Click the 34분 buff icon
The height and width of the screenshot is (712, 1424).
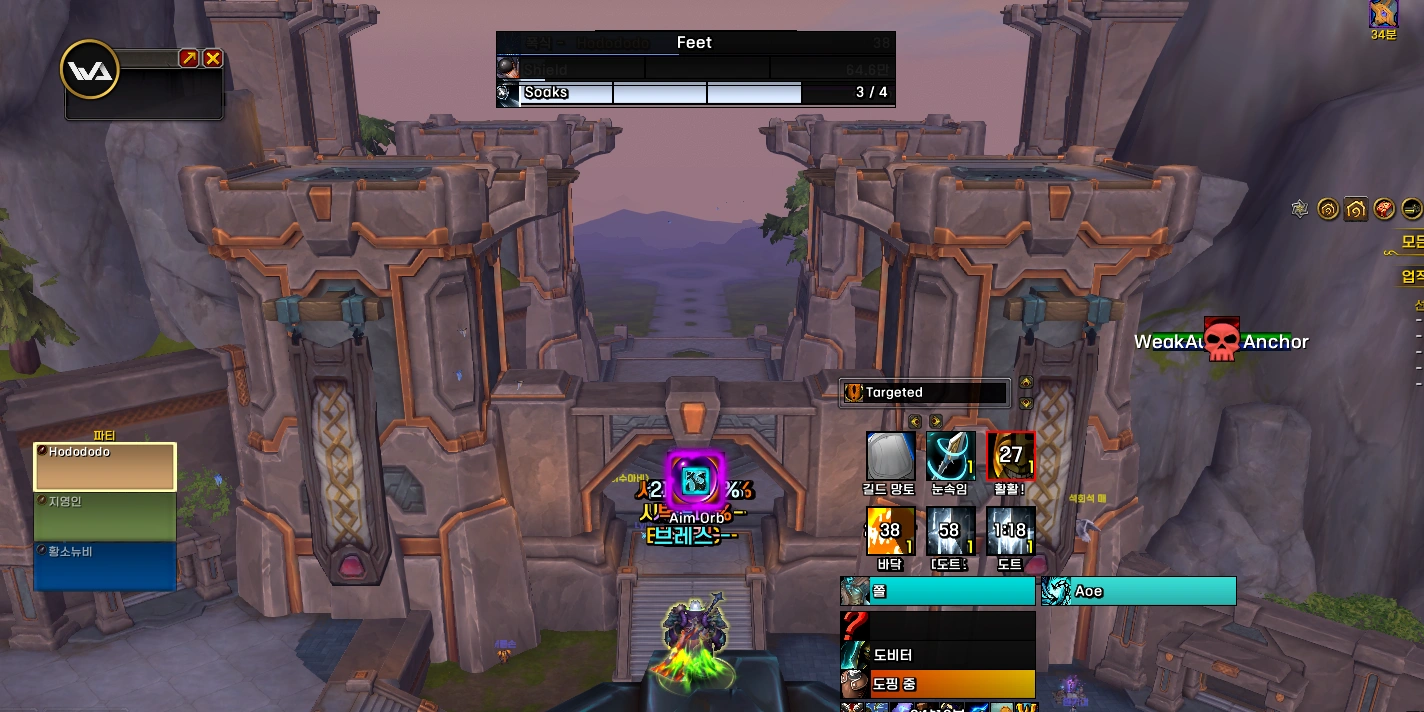1384,13
